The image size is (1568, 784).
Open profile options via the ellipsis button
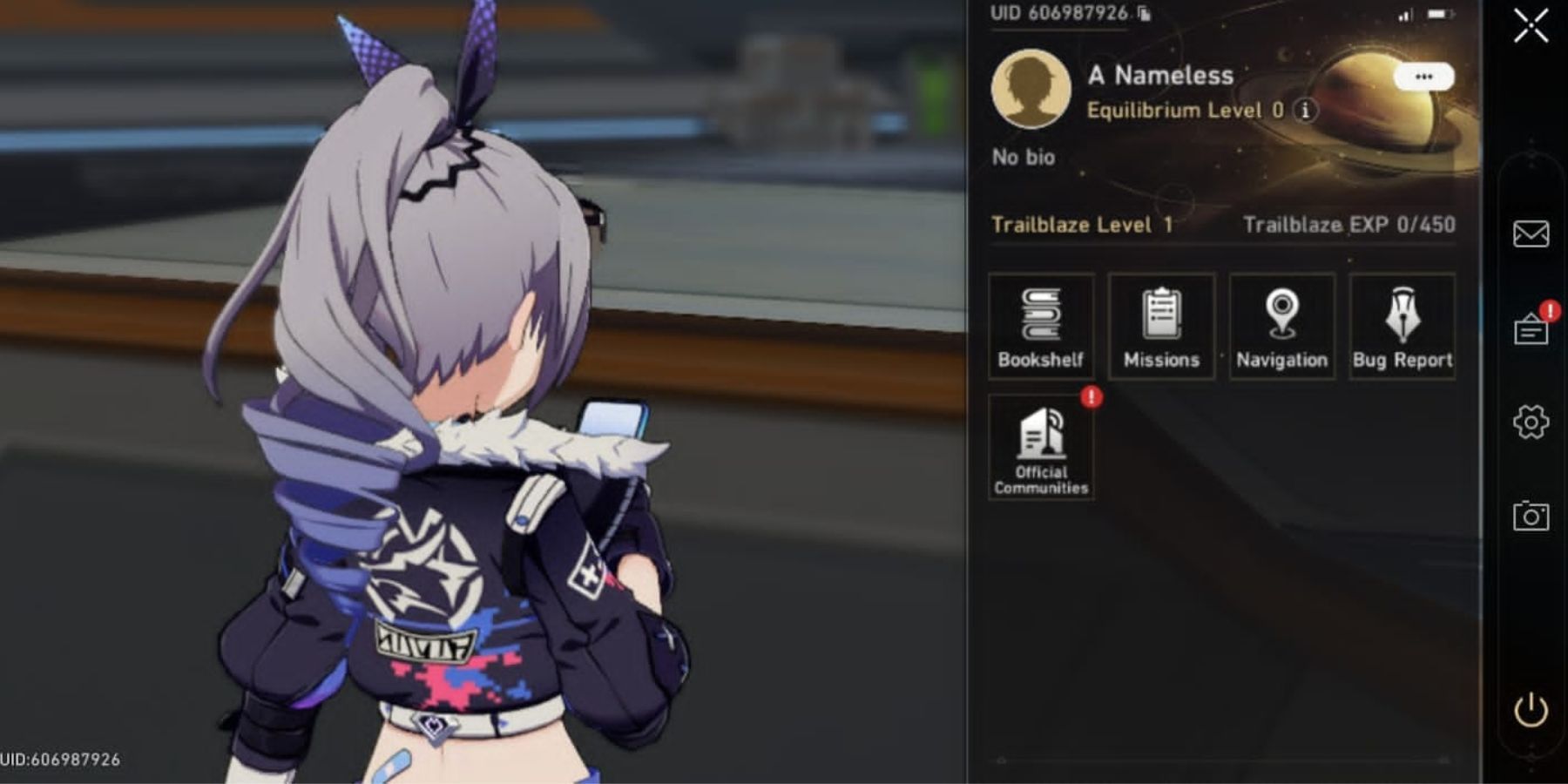(1426, 75)
